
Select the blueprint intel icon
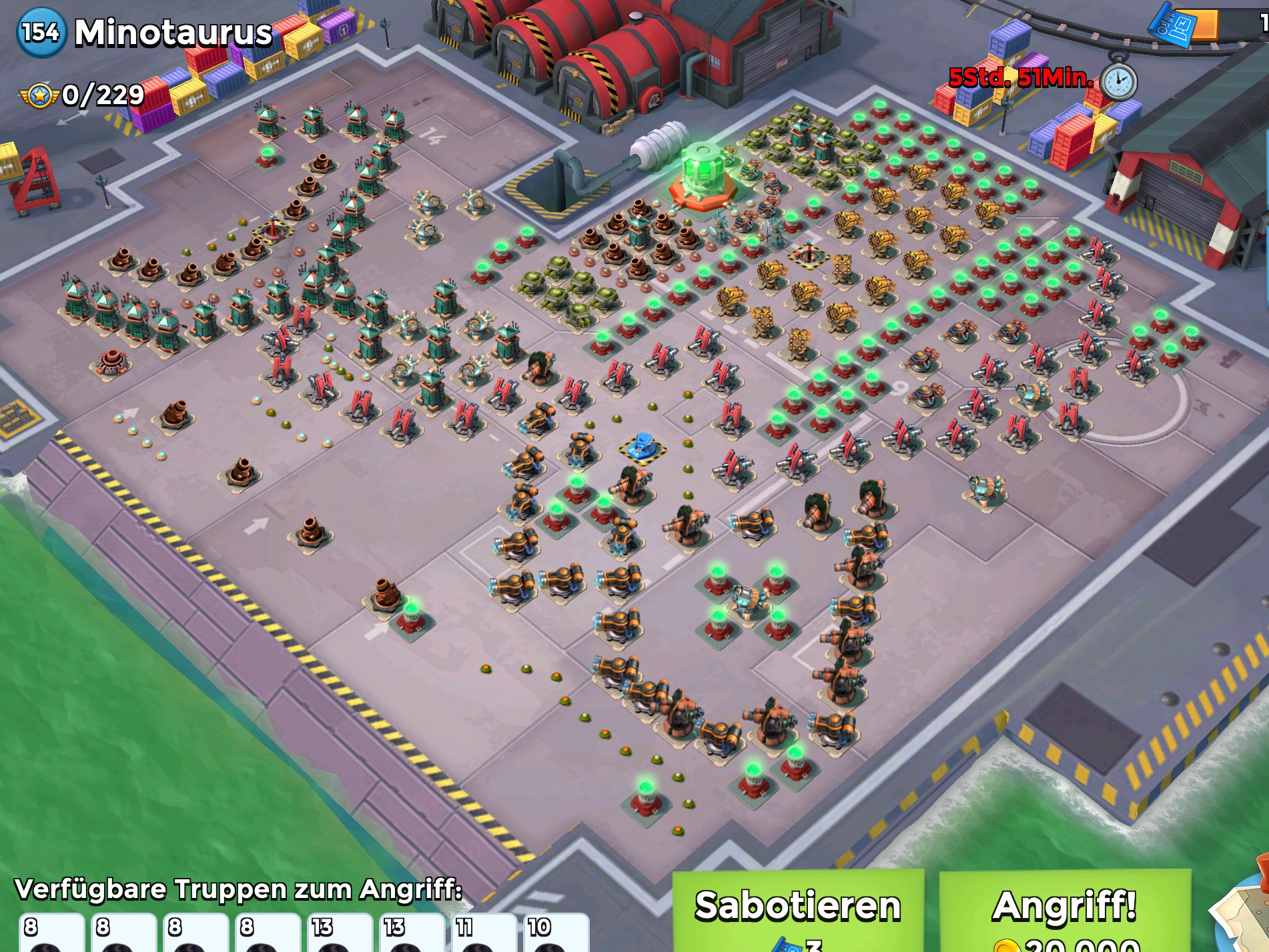tap(1172, 27)
